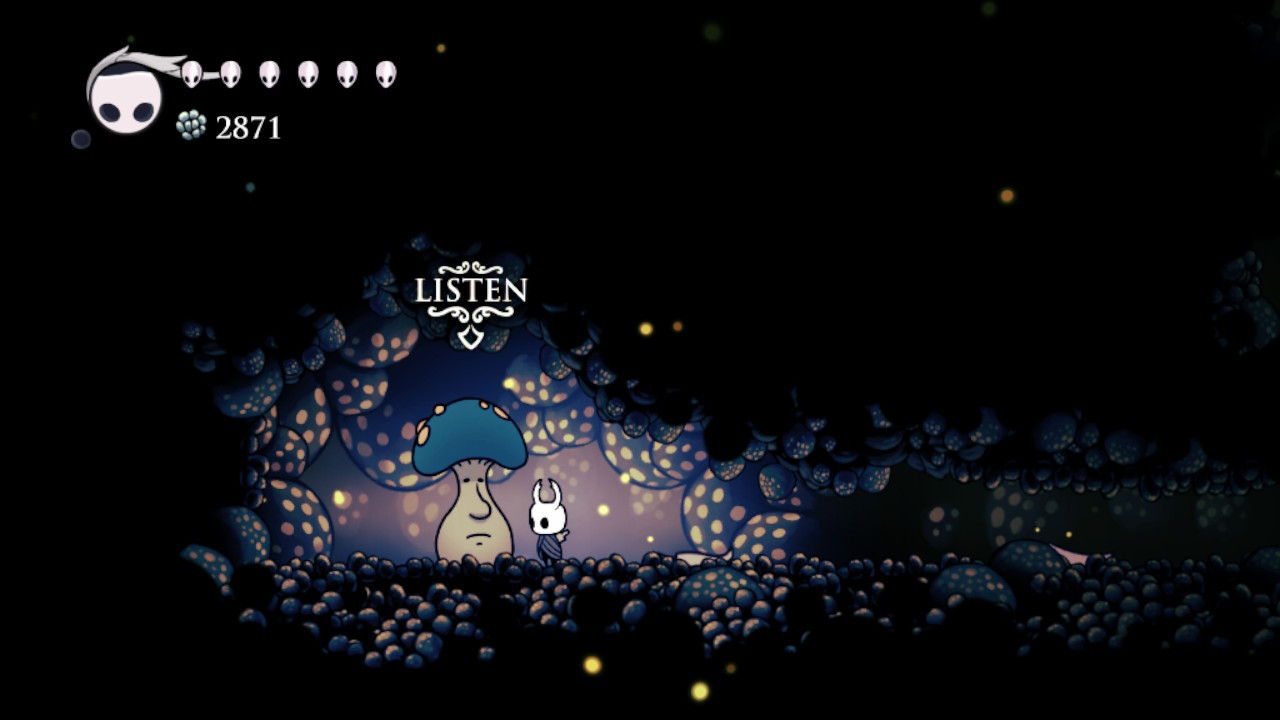
Task: Select the Geo currency cluster icon
Action: [191, 123]
